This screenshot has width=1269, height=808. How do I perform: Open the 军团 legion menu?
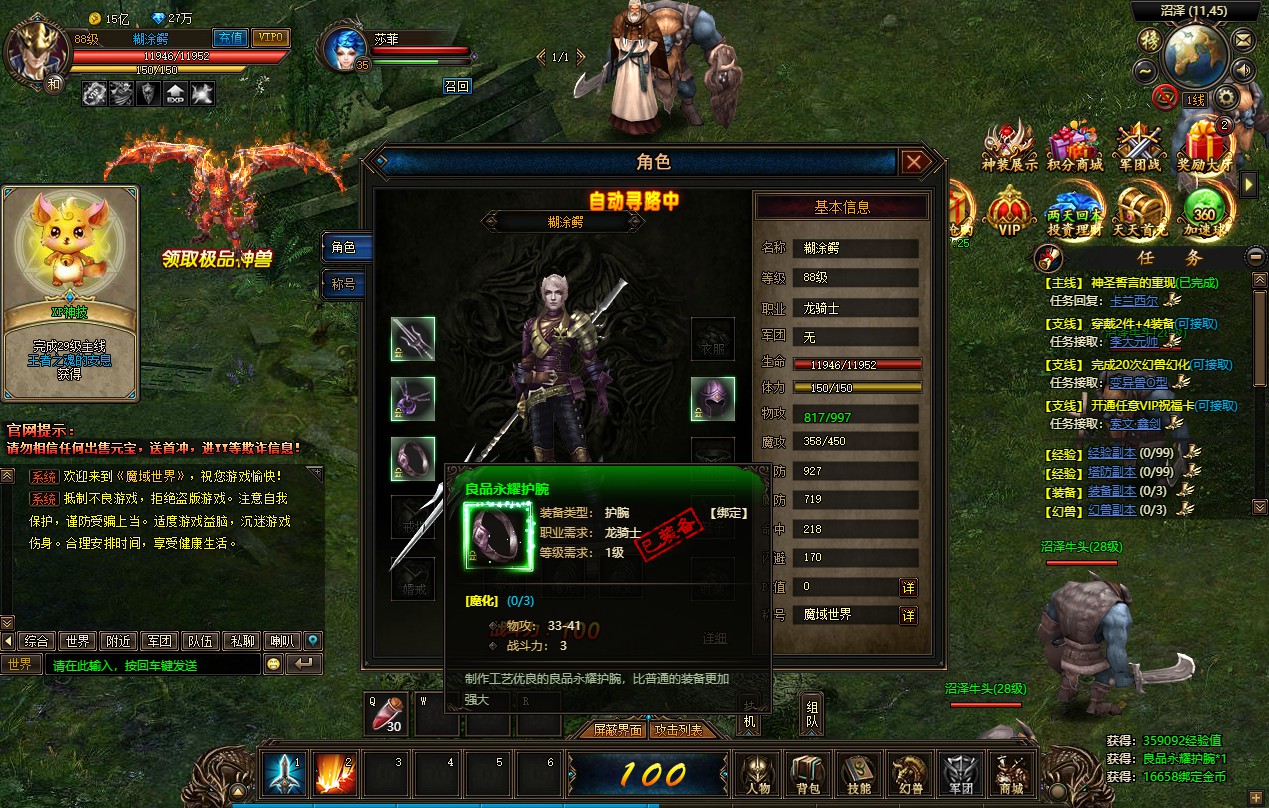[960, 774]
